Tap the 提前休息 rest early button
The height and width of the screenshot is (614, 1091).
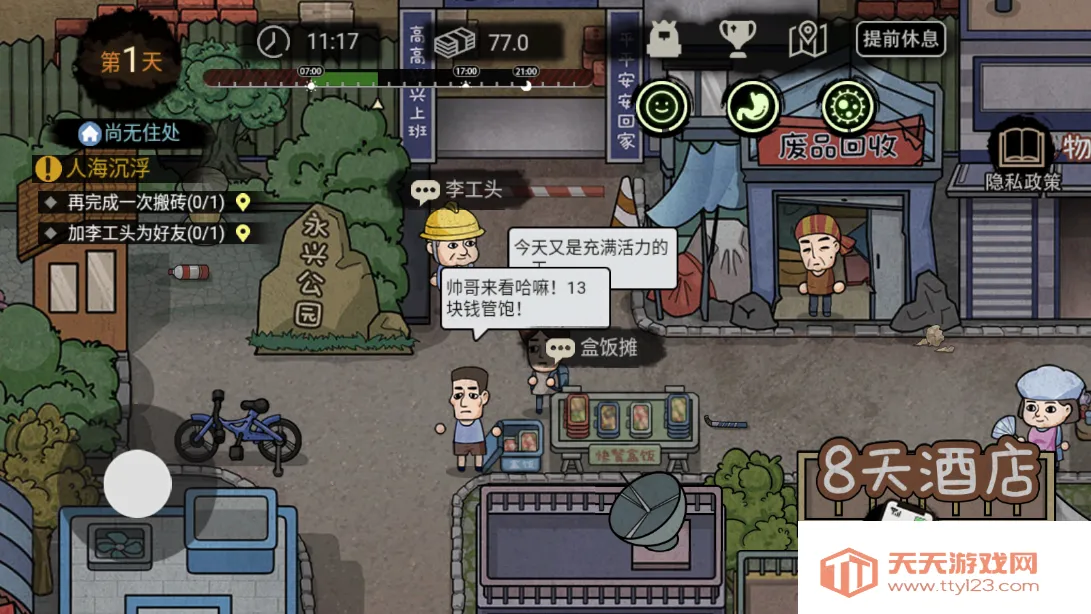point(900,39)
